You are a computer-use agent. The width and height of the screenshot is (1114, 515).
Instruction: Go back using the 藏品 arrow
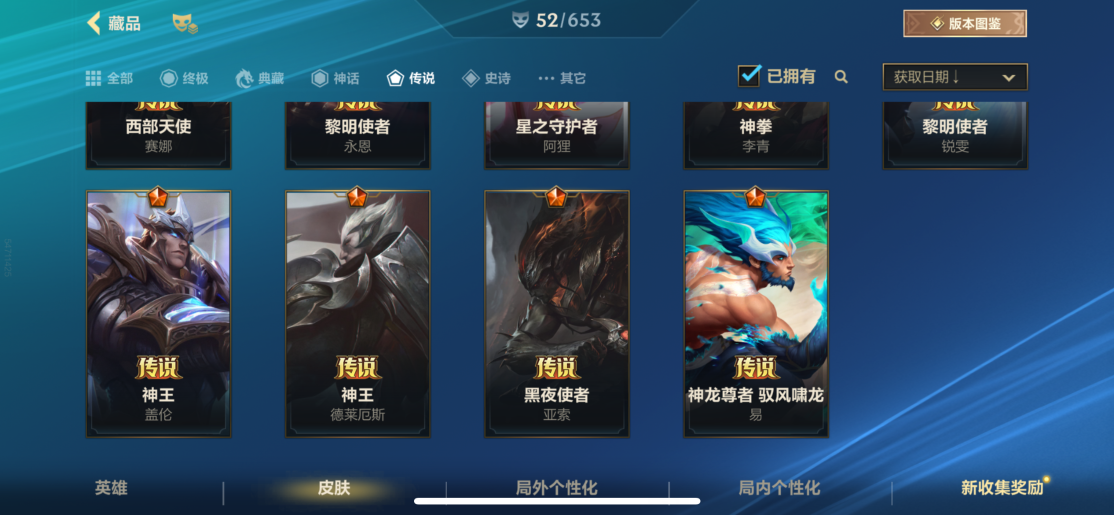click(x=95, y=23)
